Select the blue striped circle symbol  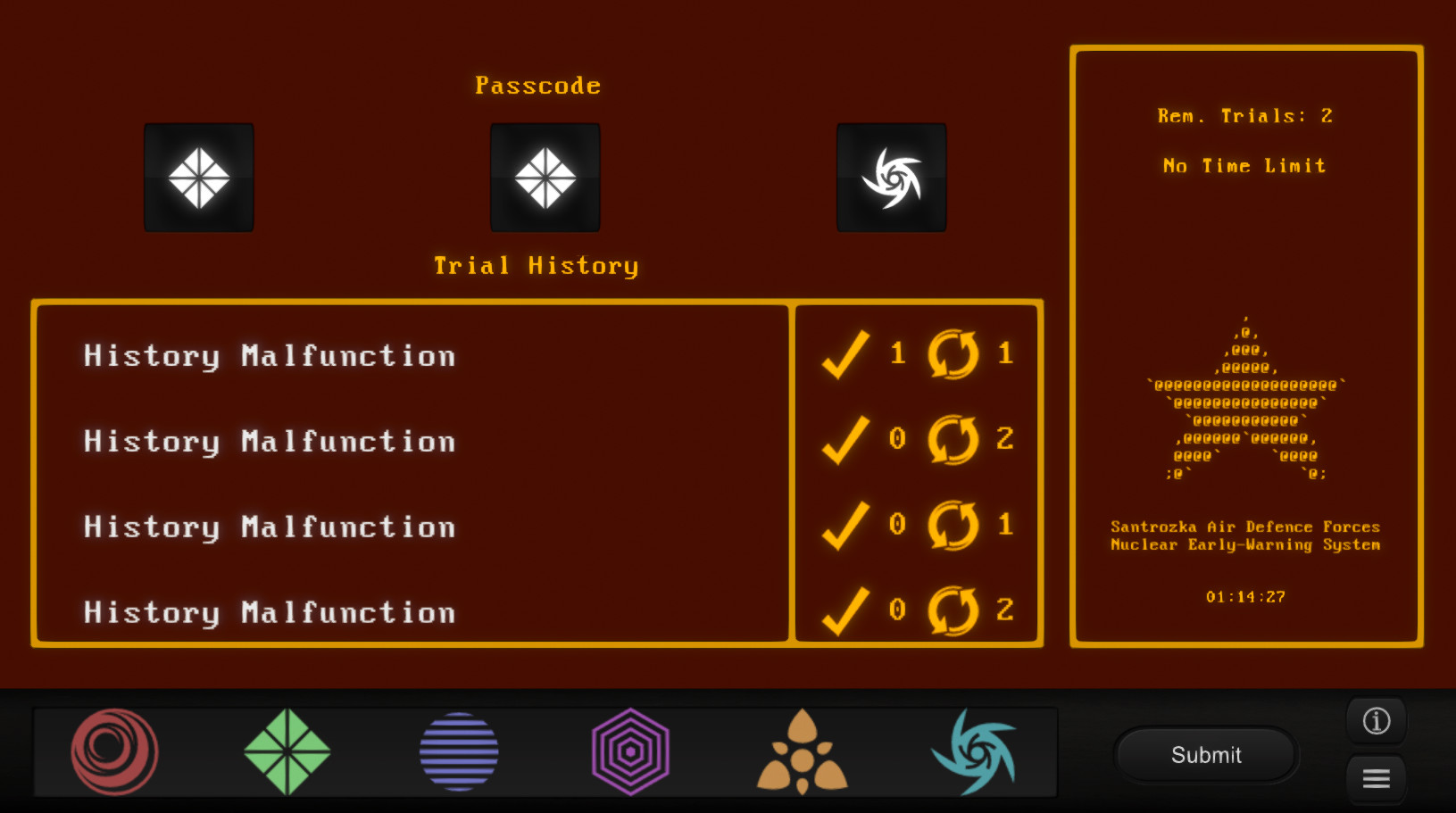pyautogui.click(x=458, y=751)
